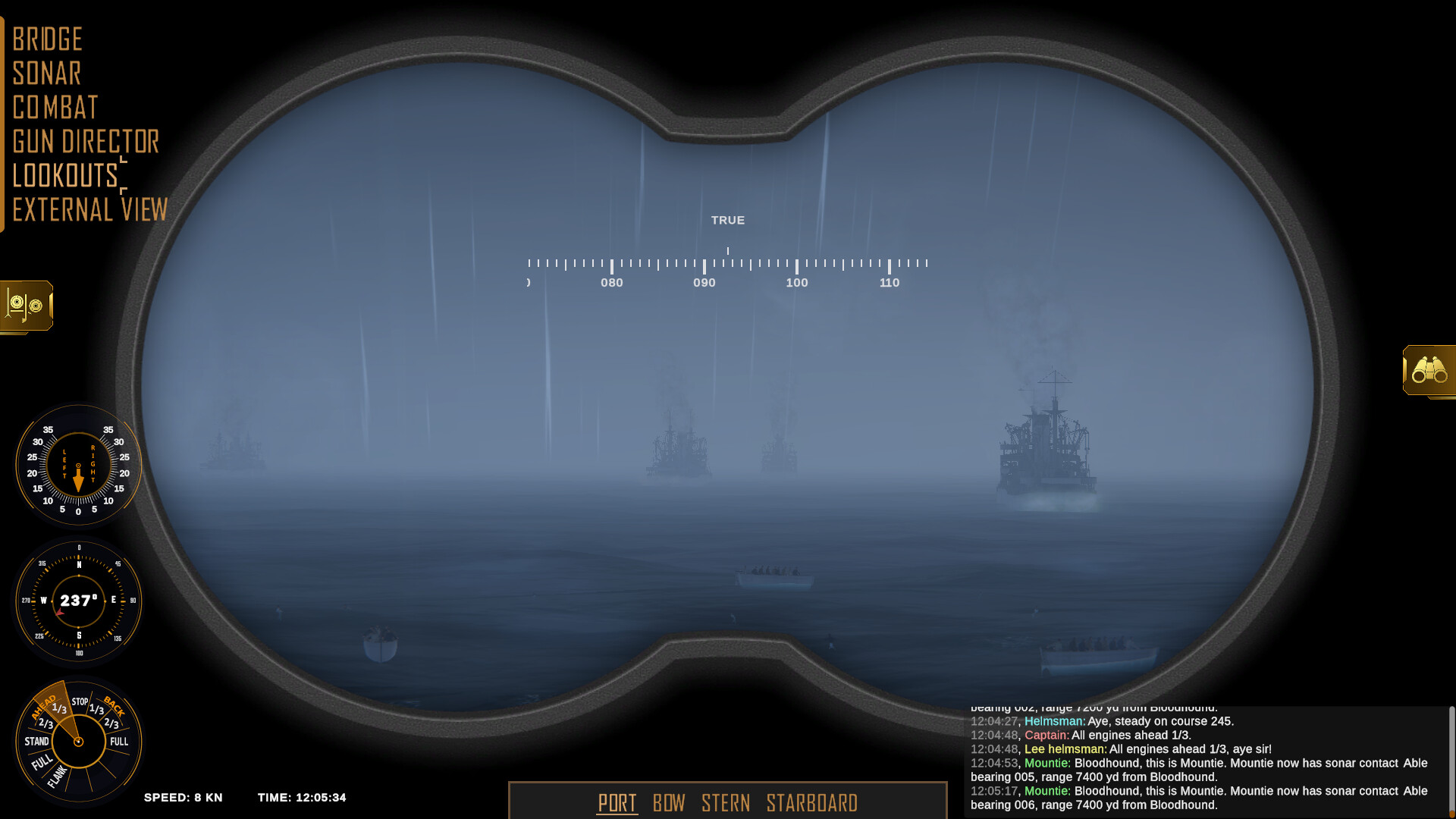Click the TRUE bearing scale
Image resolution: width=1456 pixels, height=819 pixels.
(x=728, y=263)
